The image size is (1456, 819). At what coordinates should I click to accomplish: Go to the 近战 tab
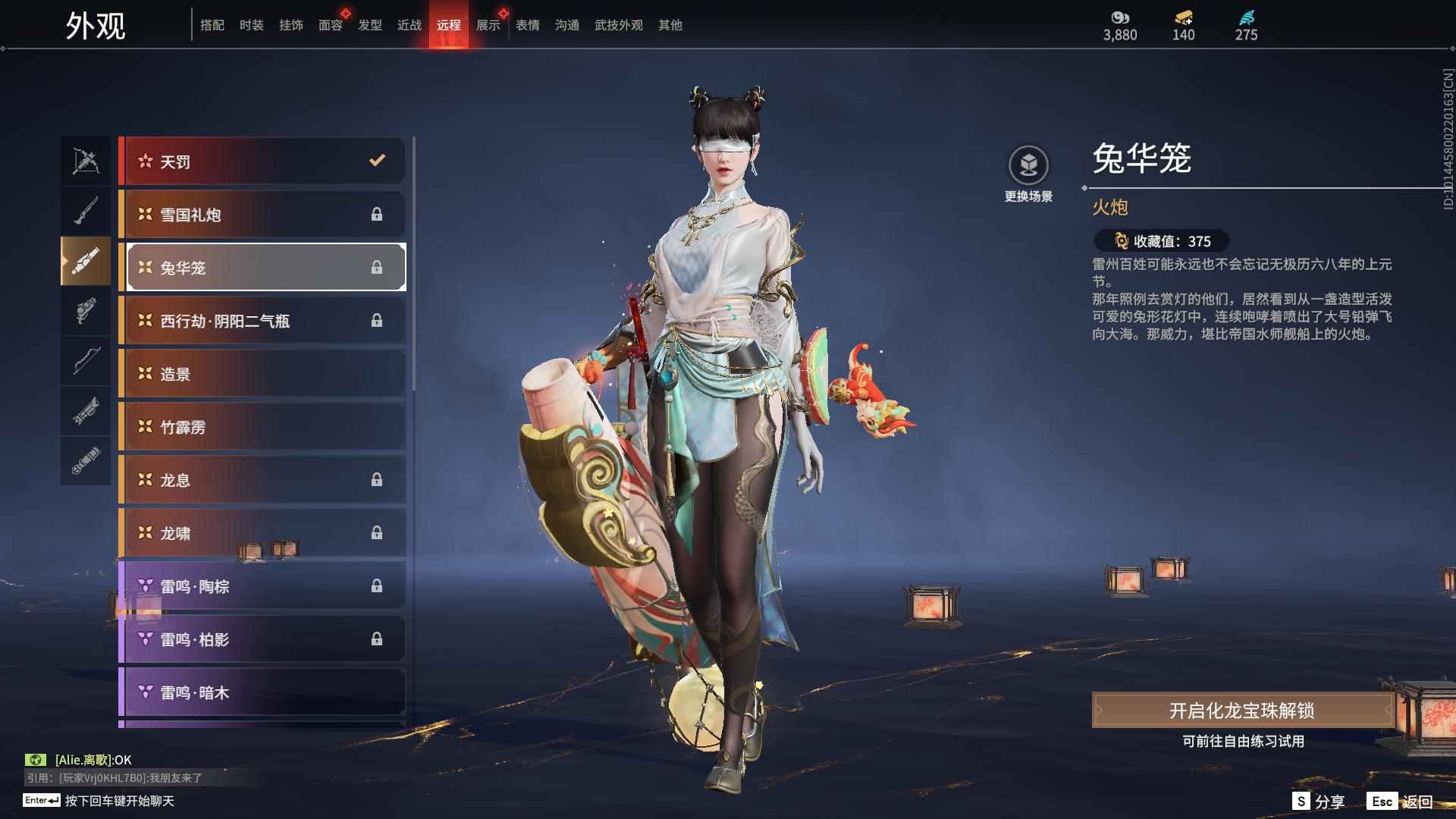[409, 25]
